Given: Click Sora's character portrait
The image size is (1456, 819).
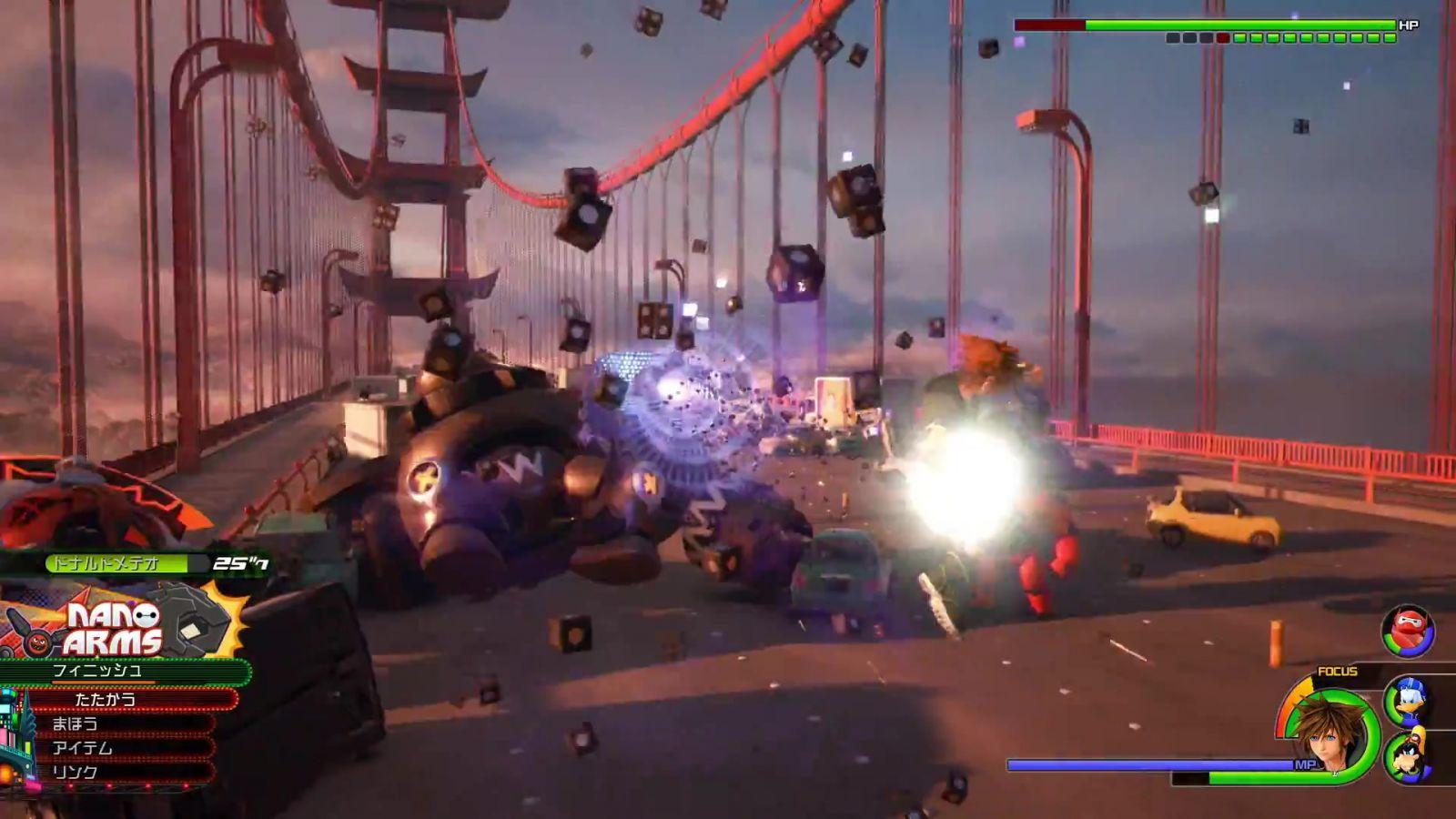Looking at the screenshot, I should pyautogui.click(x=1330, y=733).
